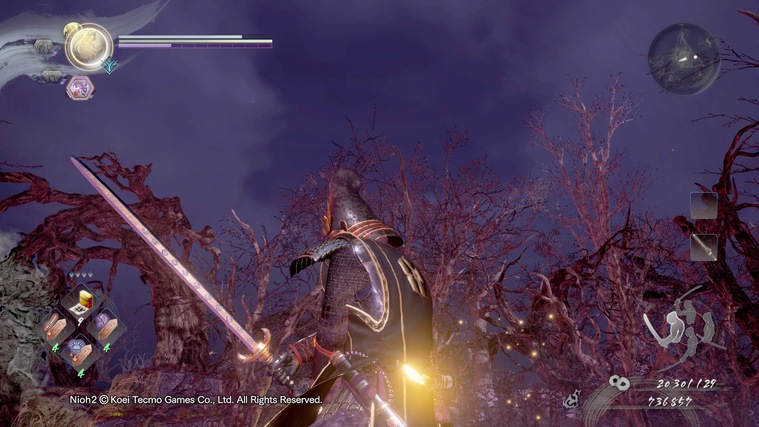Activate the purple hexagonal yokai ability icon
This screenshot has width=759, height=427.
tap(79, 88)
